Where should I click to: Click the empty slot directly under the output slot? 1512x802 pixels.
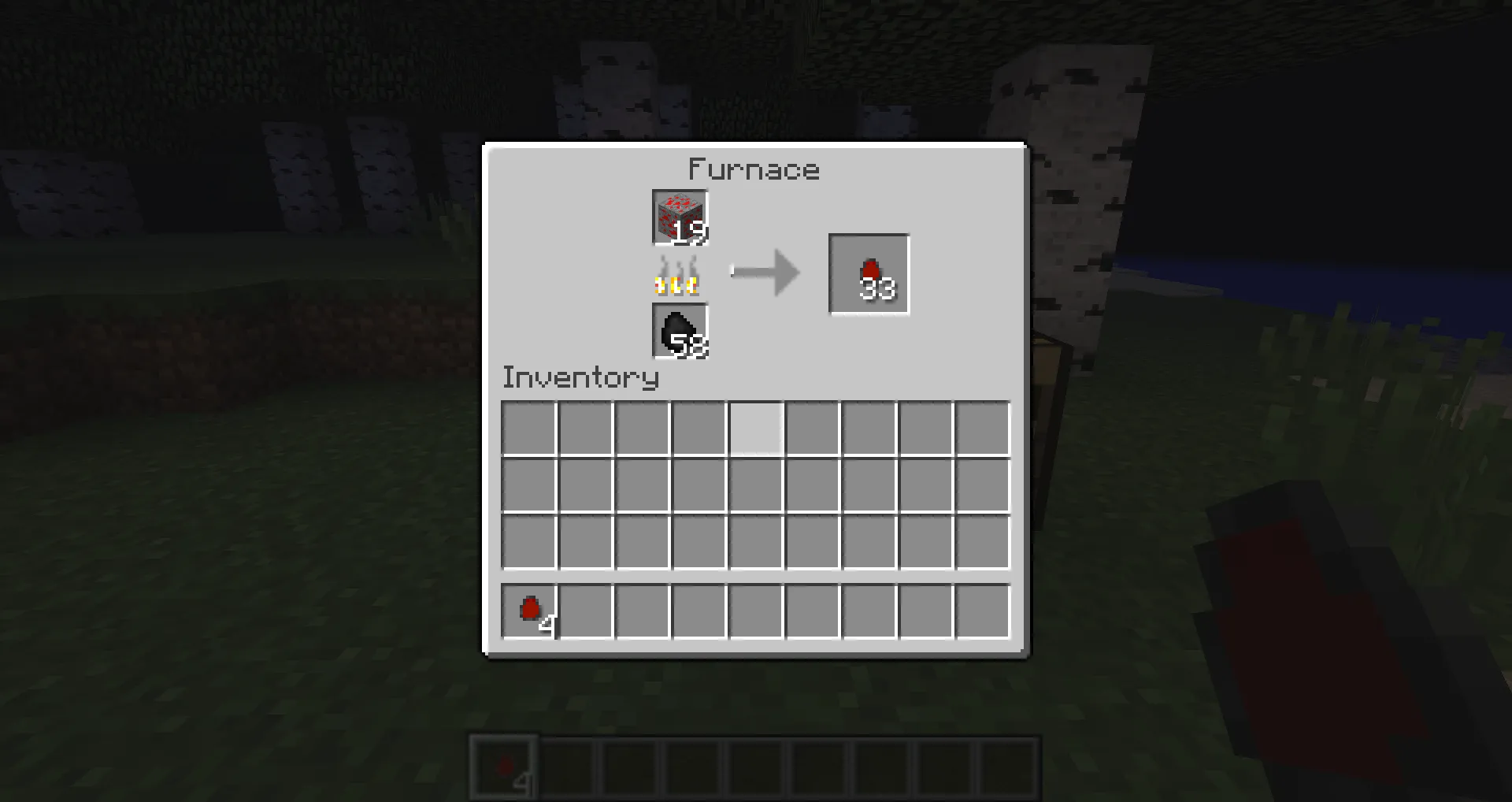pos(869,426)
